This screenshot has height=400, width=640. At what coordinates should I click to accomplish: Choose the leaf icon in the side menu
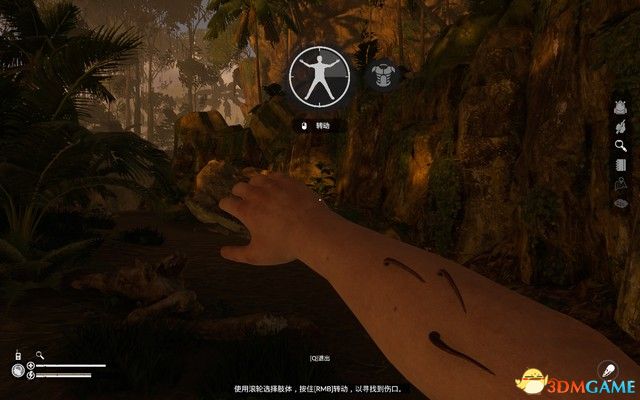click(620, 127)
